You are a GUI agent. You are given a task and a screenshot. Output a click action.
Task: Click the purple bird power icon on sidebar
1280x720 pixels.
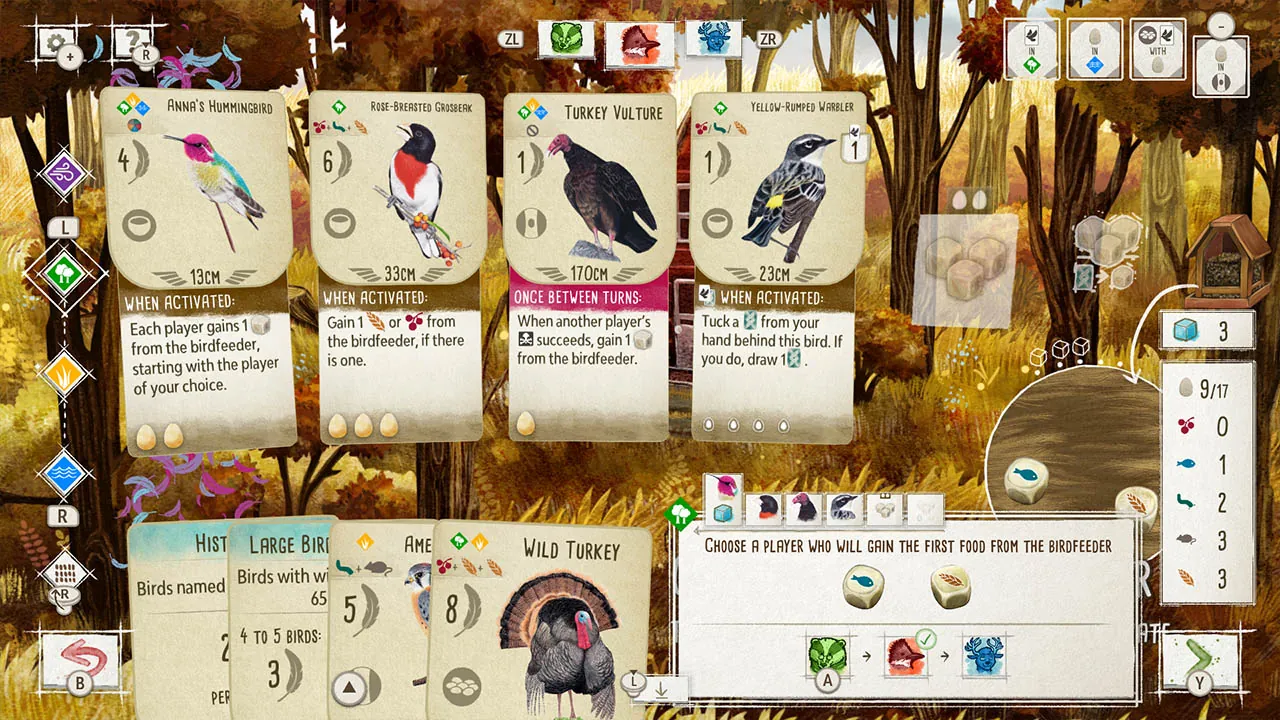[x=62, y=170]
